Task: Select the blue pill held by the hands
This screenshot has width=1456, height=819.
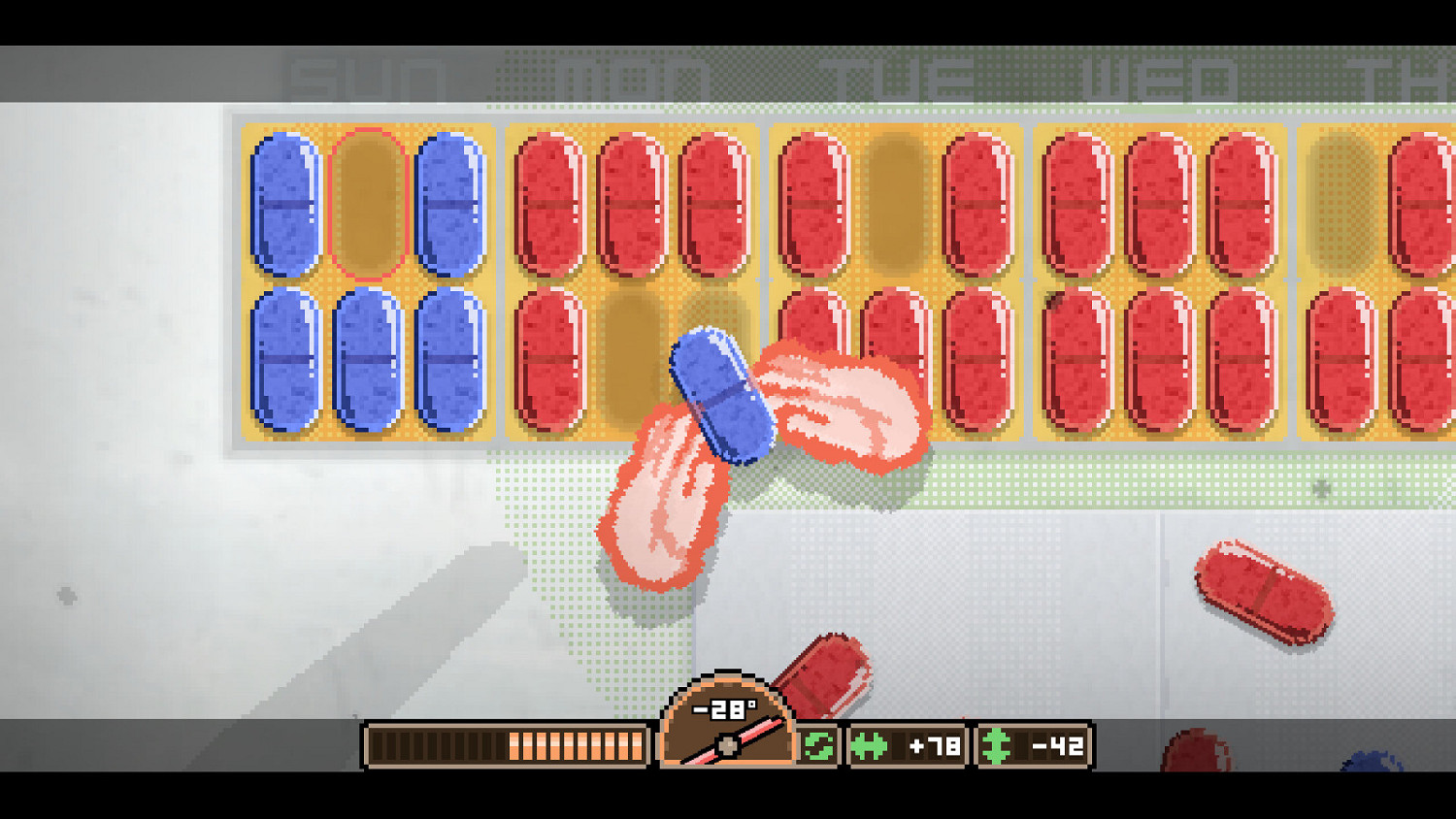Action: (x=723, y=398)
